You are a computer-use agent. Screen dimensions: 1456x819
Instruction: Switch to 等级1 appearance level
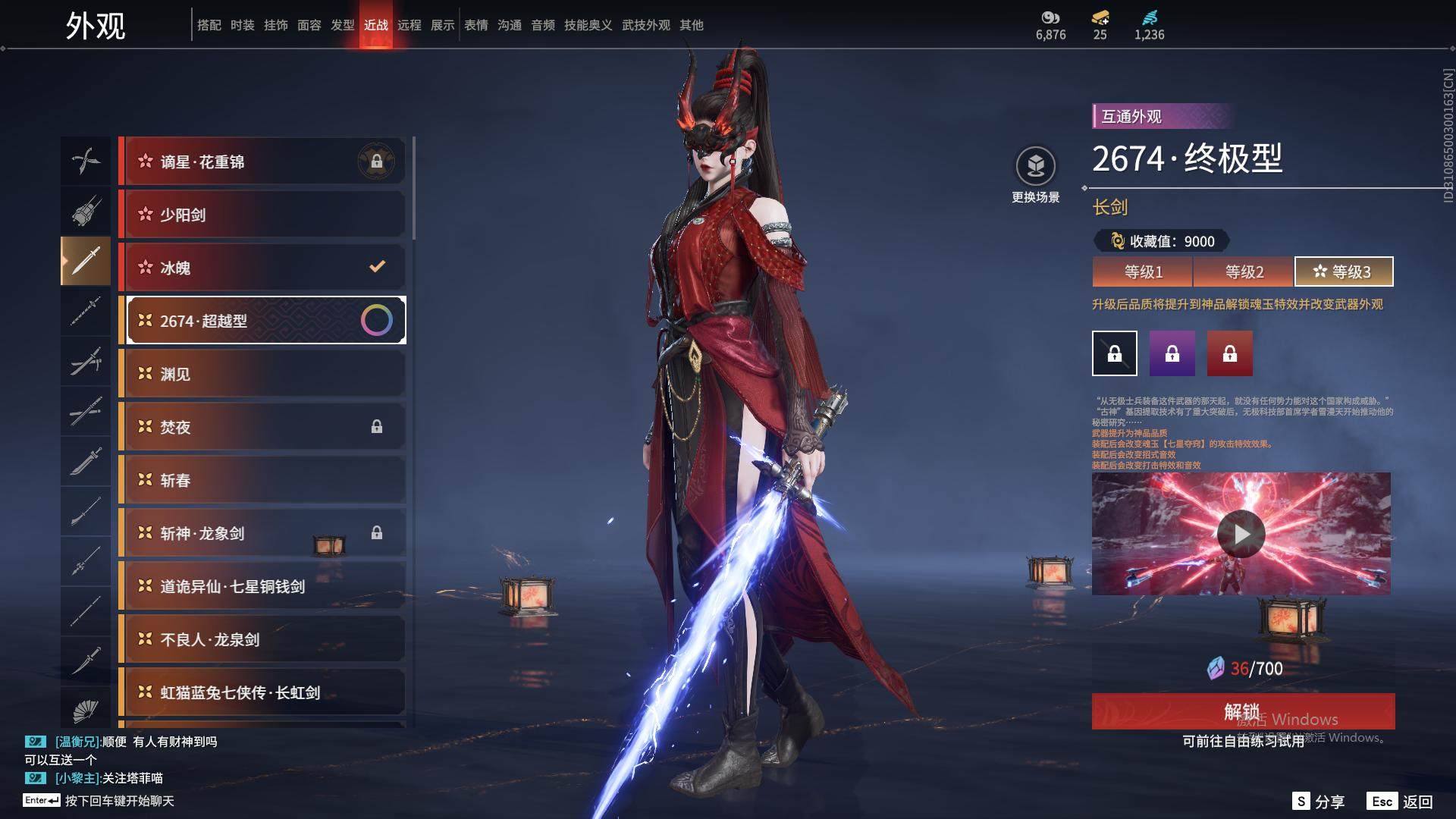tap(1143, 271)
